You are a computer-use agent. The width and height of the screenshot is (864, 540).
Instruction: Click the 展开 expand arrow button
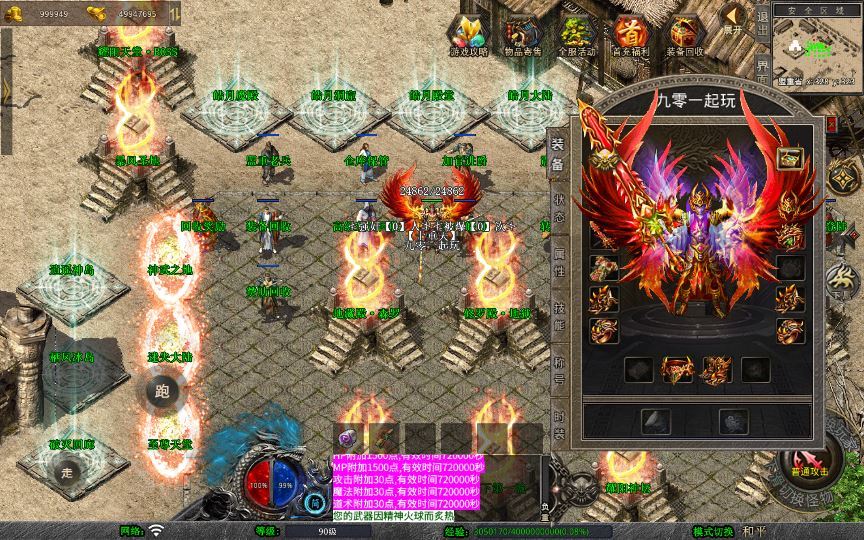pyautogui.click(x=735, y=18)
